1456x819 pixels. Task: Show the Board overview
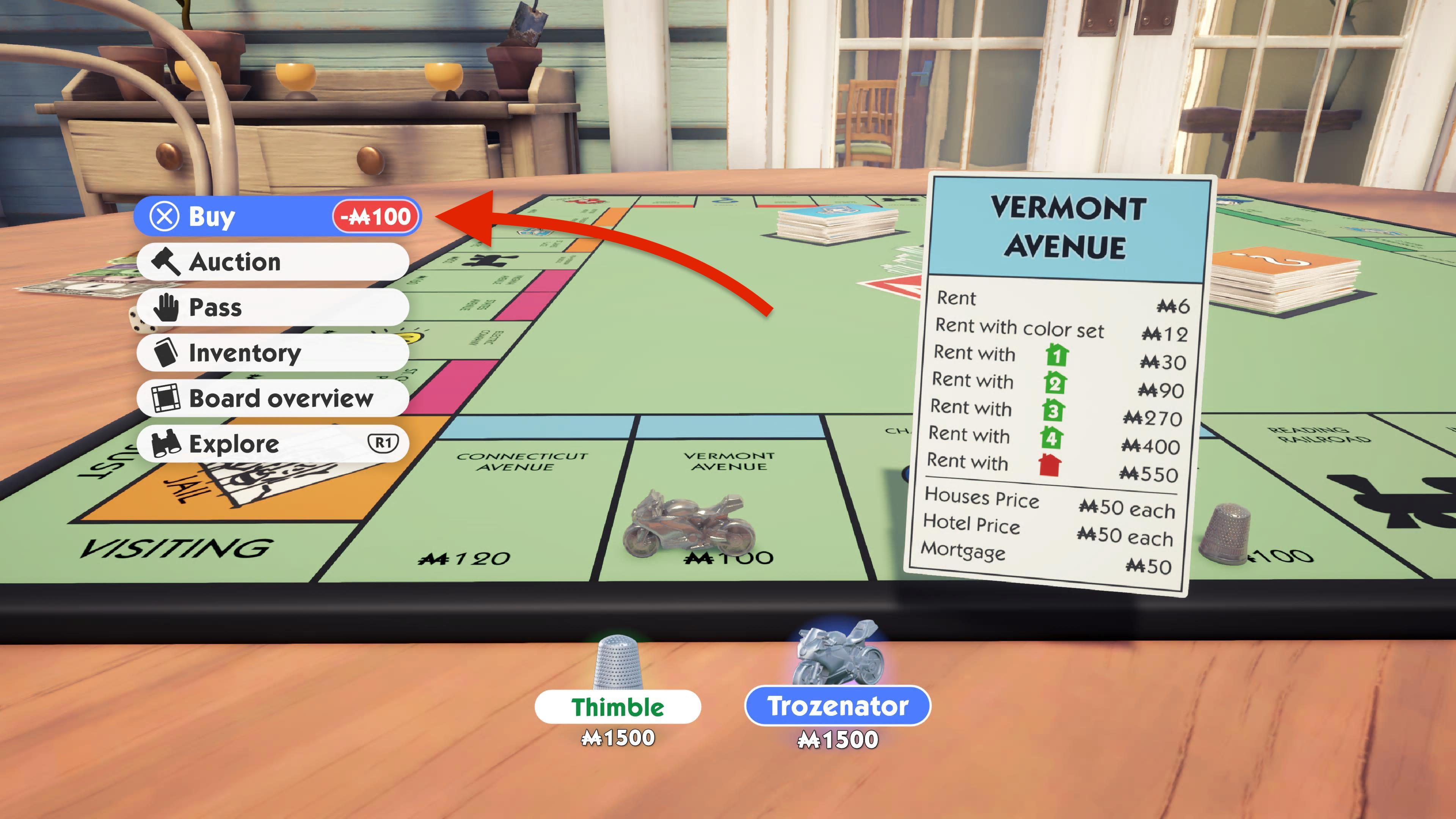pyautogui.click(x=273, y=398)
